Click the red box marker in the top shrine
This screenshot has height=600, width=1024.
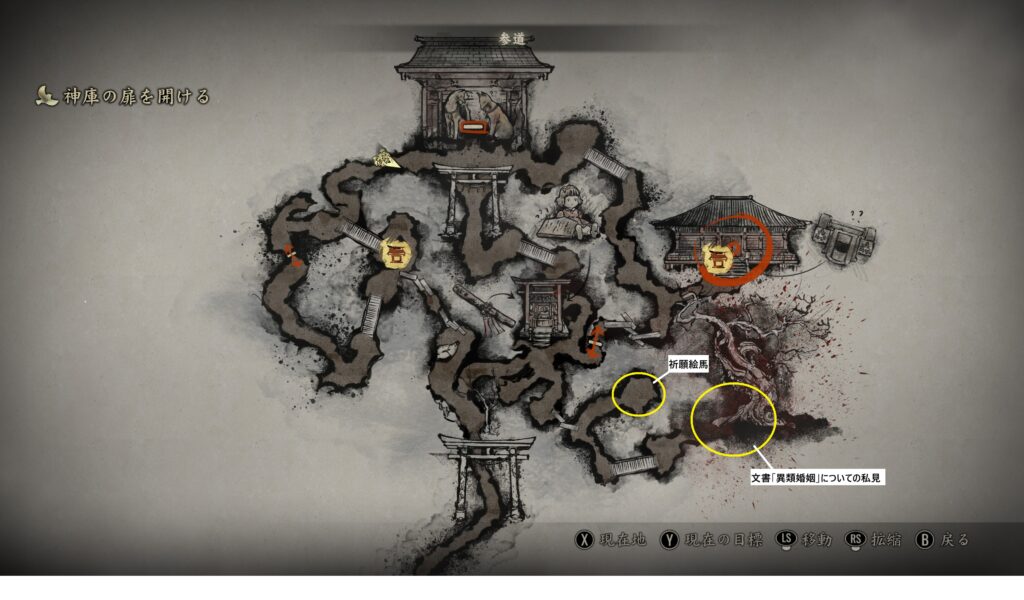point(473,128)
